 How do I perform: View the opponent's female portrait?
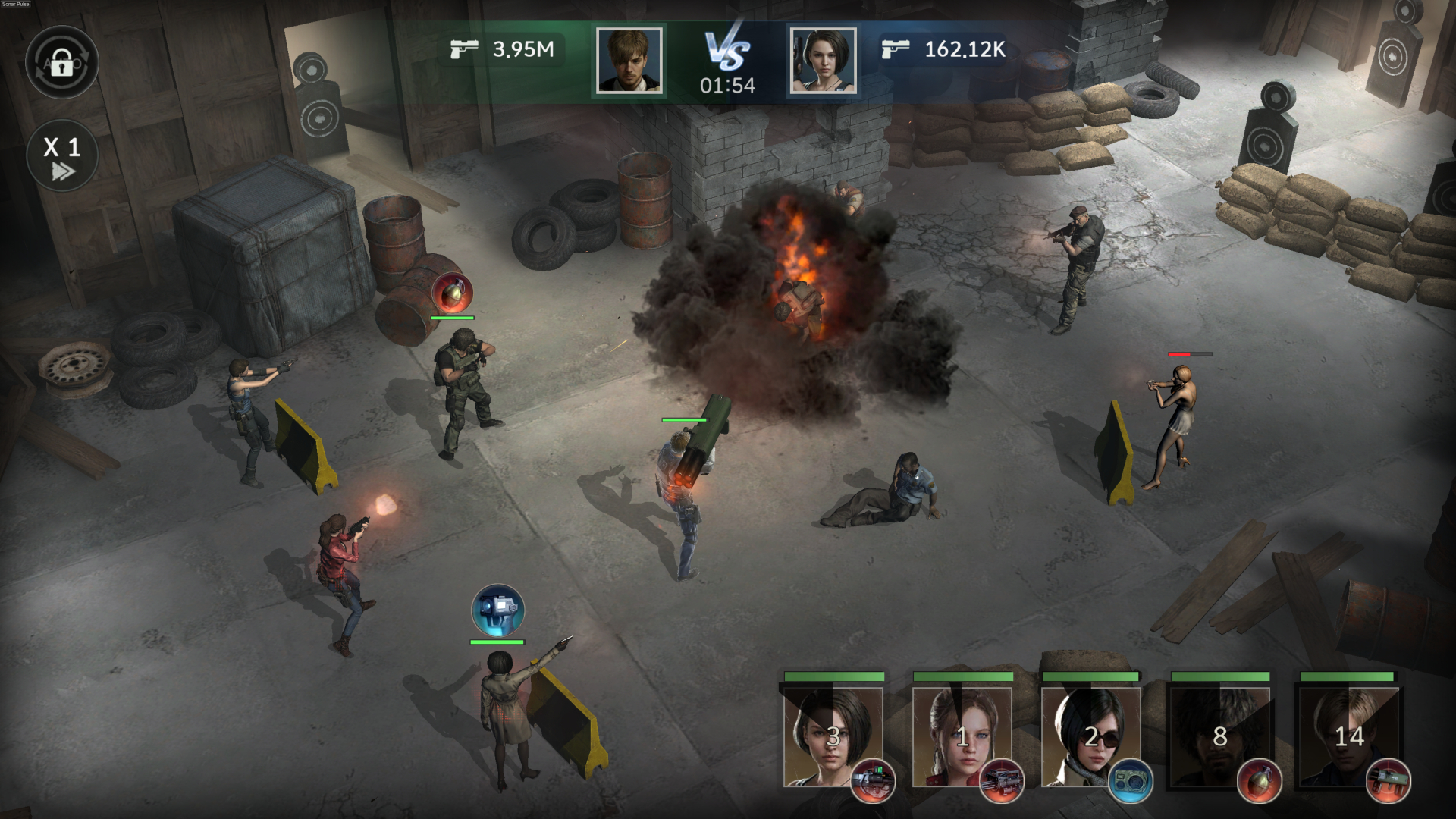pos(823,61)
